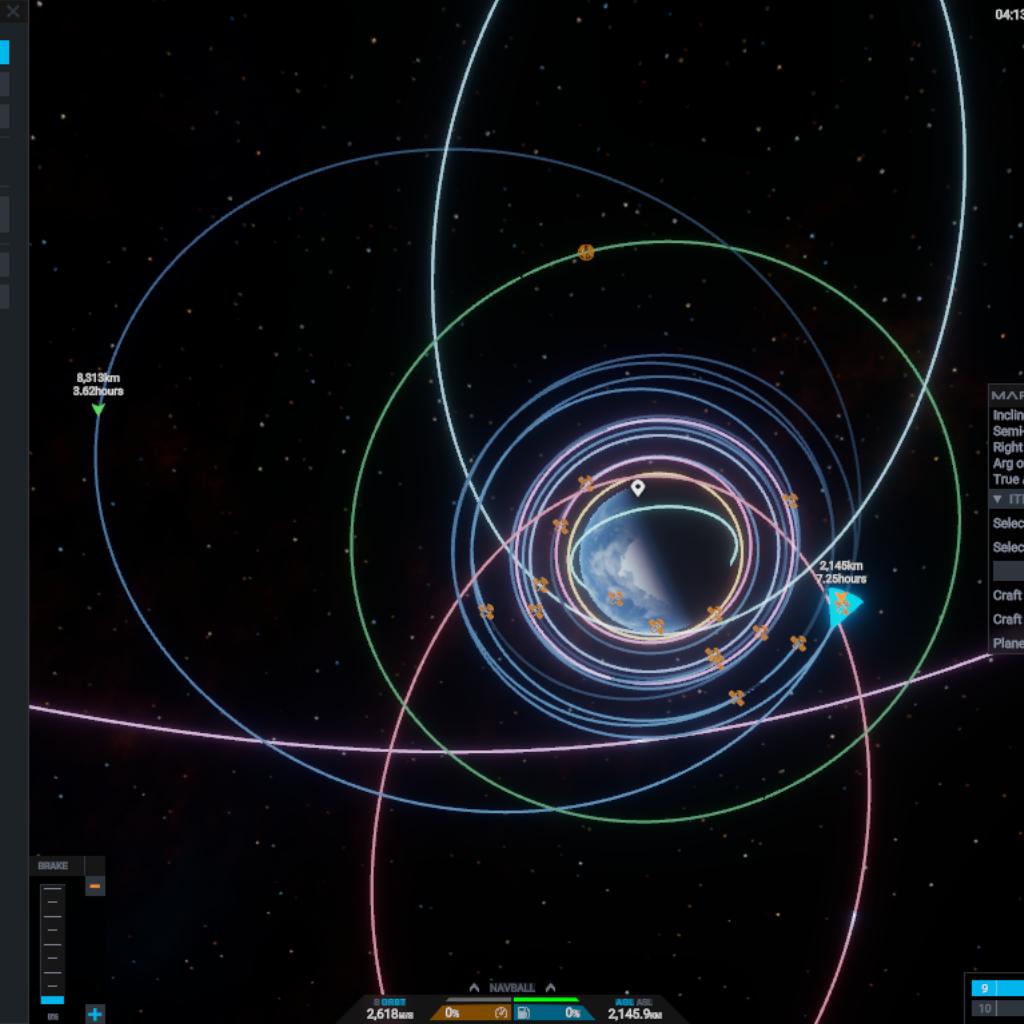The height and width of the screenshot is (1024, 1024).
Task: Click the blue plus slider button
Action: tap(95, 1014)
